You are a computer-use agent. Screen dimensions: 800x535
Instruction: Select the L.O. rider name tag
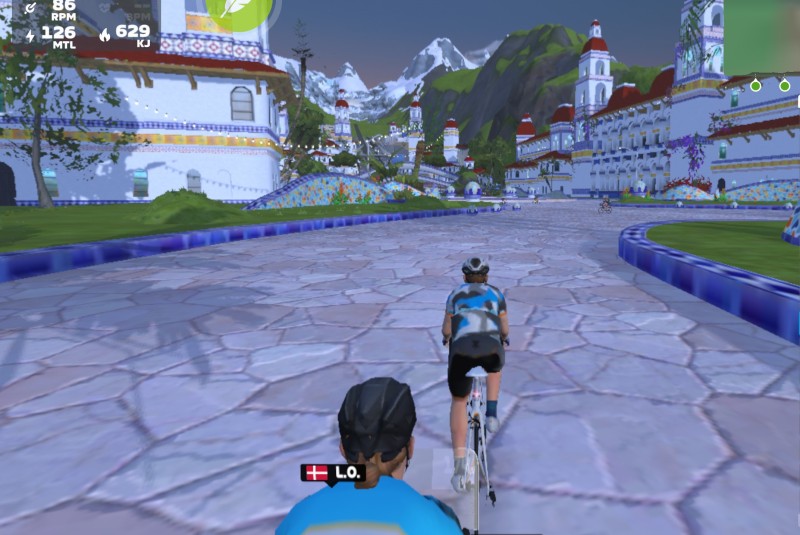coord(334,473)
